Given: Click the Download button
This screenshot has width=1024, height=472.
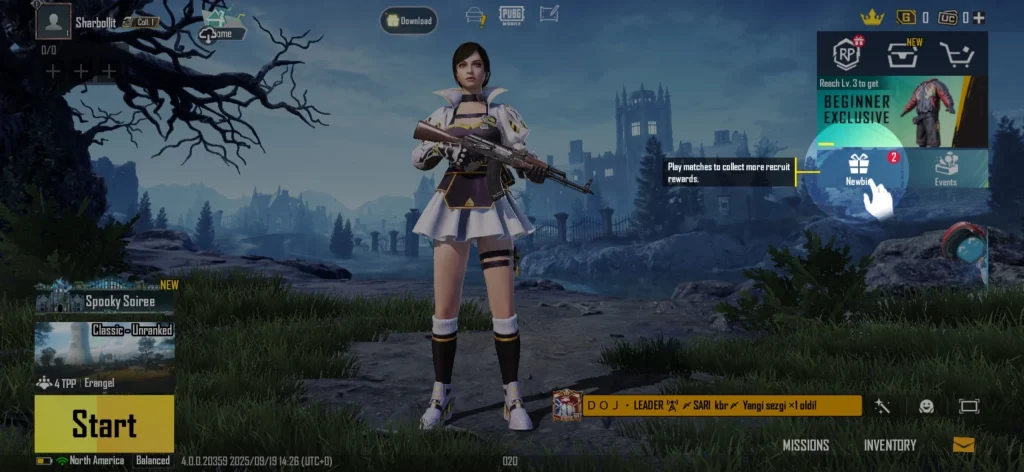Looking at the screenshot, I should [x=408, y=20].
